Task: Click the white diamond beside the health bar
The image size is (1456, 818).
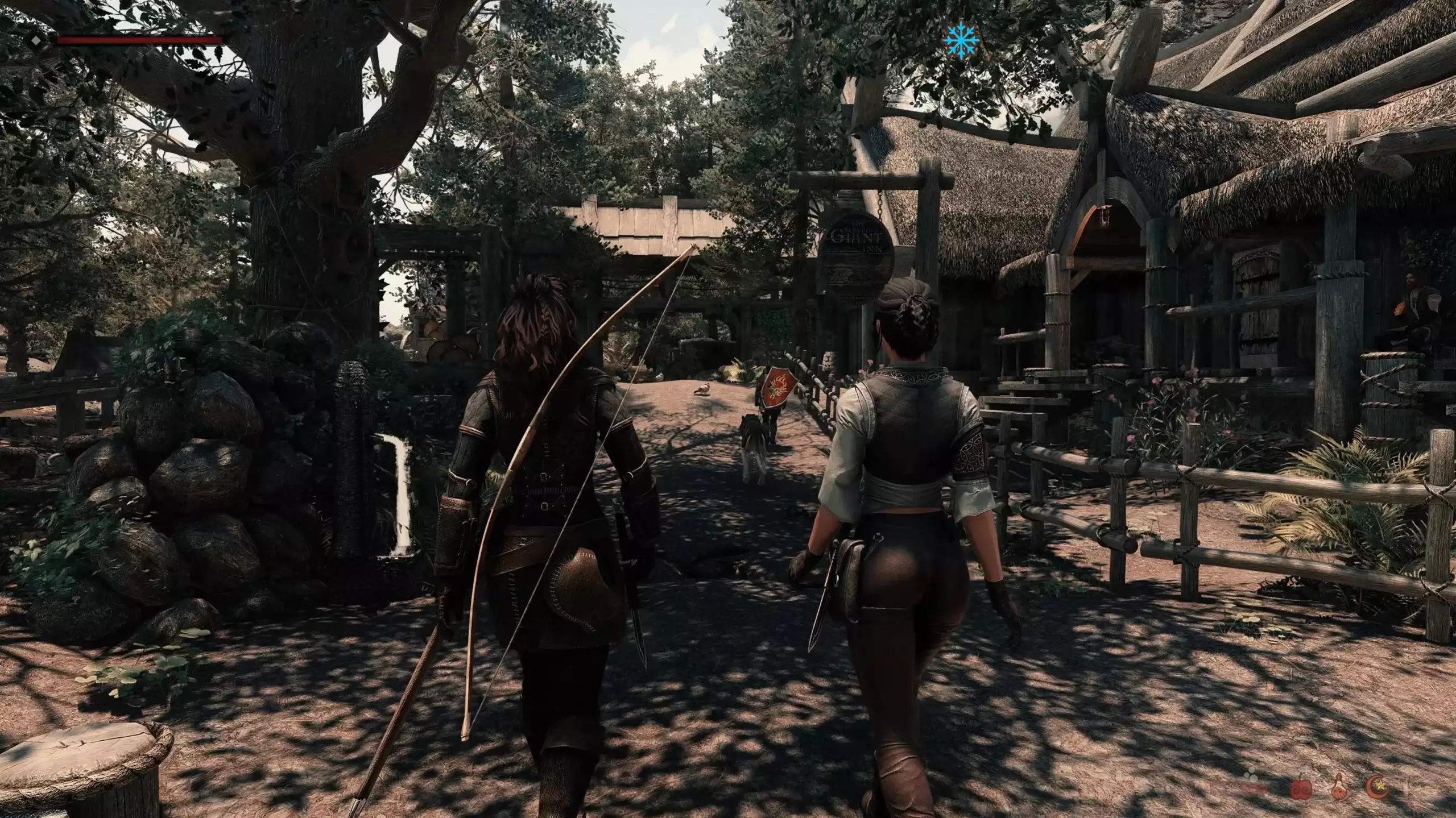Action: 36,40
